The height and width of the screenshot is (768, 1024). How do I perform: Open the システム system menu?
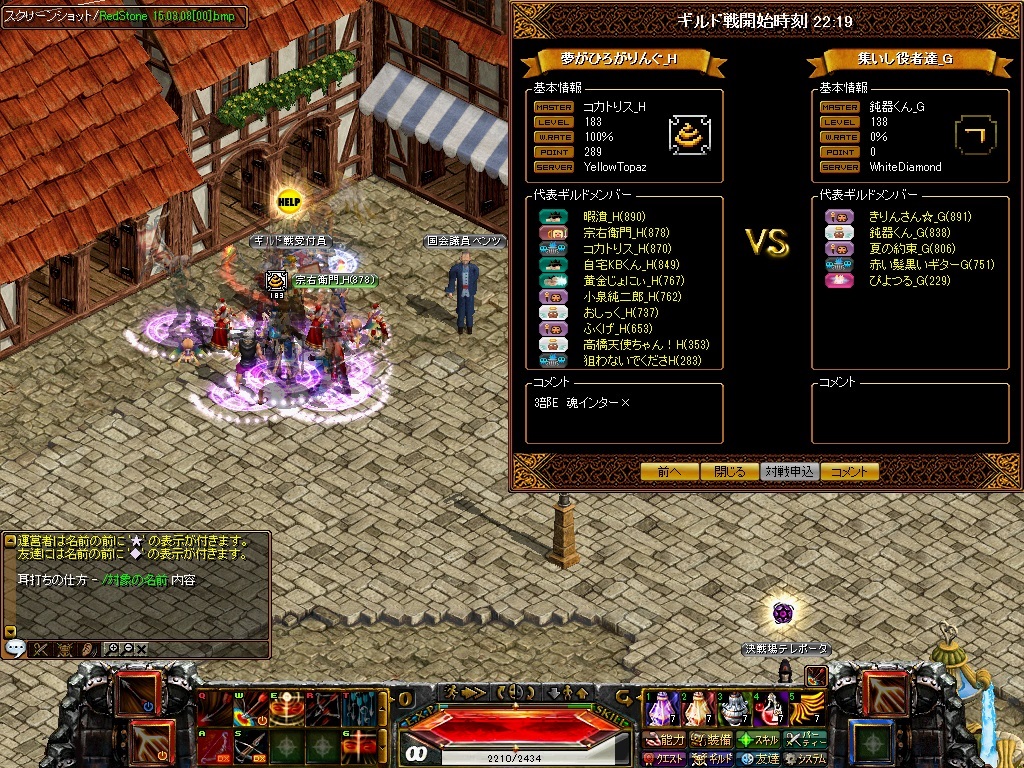pos(806,760)
